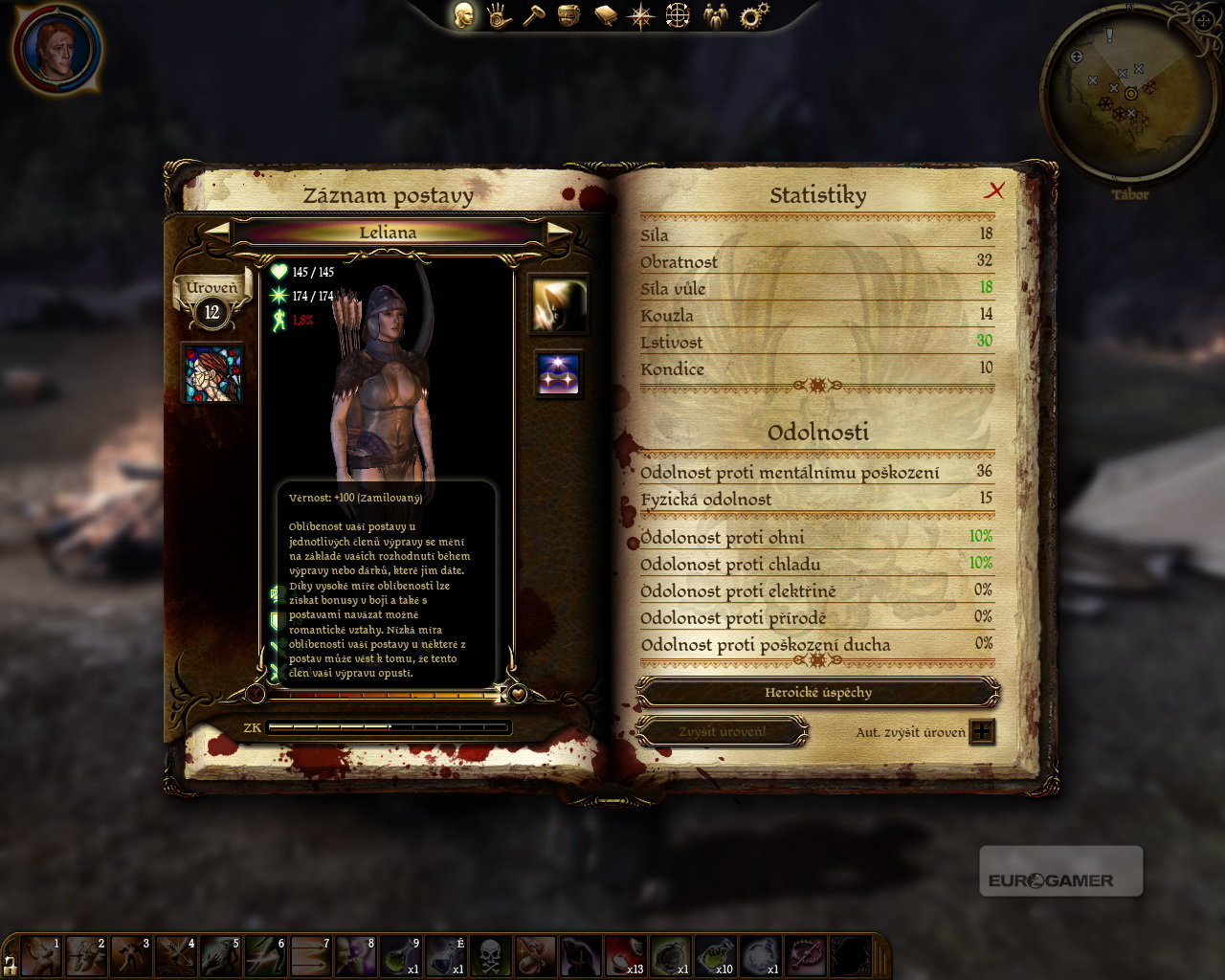This screenshot has height=980, width=1225.
Task: Click the stained-glass portrait icon
Action: 212,372
